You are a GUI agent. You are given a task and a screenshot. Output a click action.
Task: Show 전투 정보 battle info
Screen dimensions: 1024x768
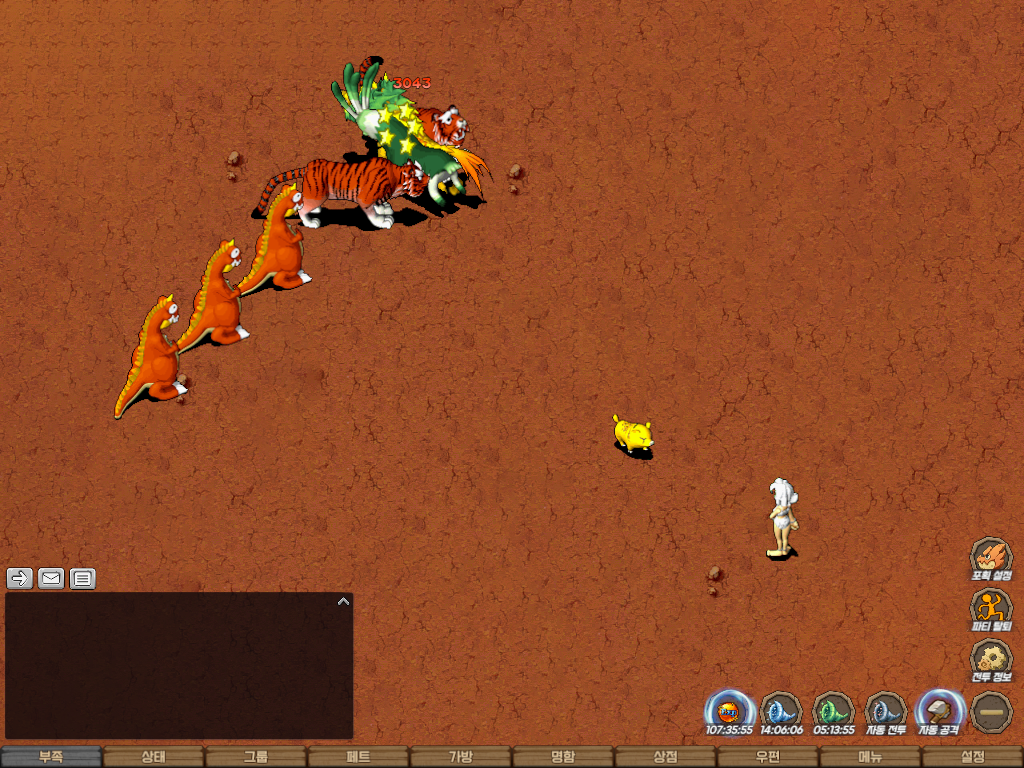tap(992, 660)
